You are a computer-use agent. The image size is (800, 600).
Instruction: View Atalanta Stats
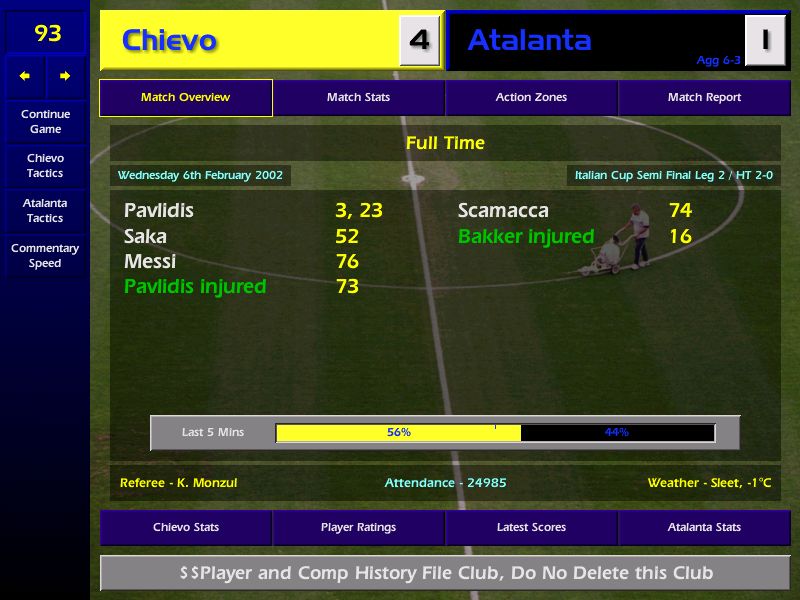(x=704, y=527)
